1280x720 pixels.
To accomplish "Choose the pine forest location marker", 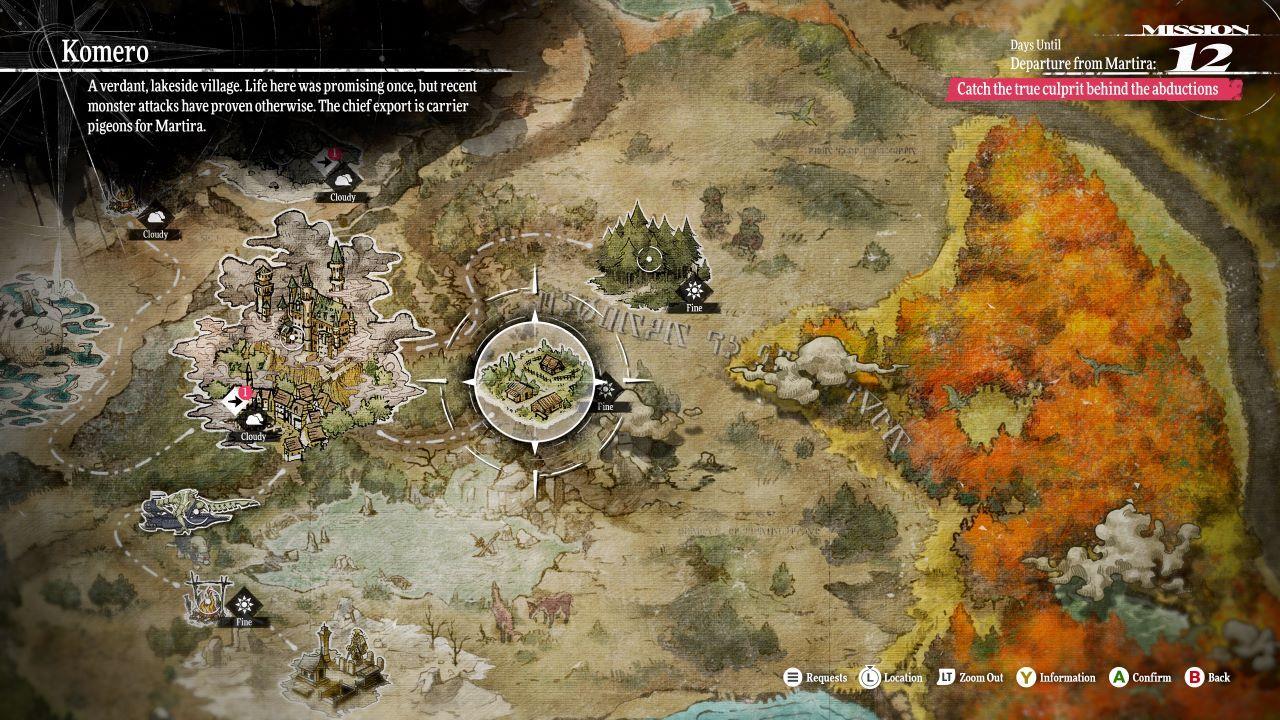I will tap(648, 258).
